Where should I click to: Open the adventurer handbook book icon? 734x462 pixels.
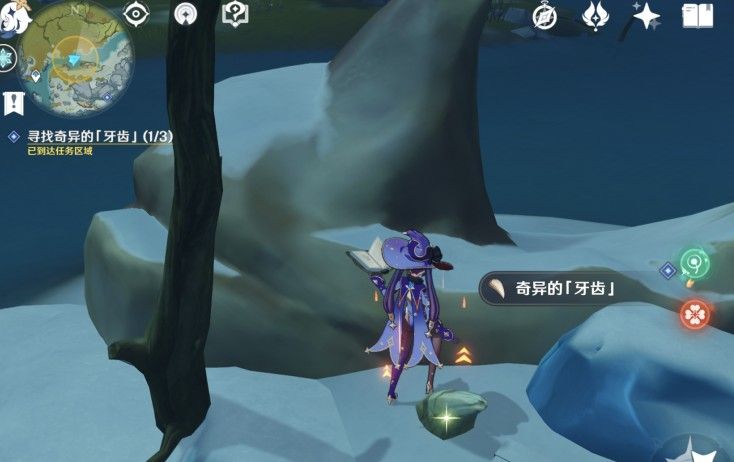[696, 15]
